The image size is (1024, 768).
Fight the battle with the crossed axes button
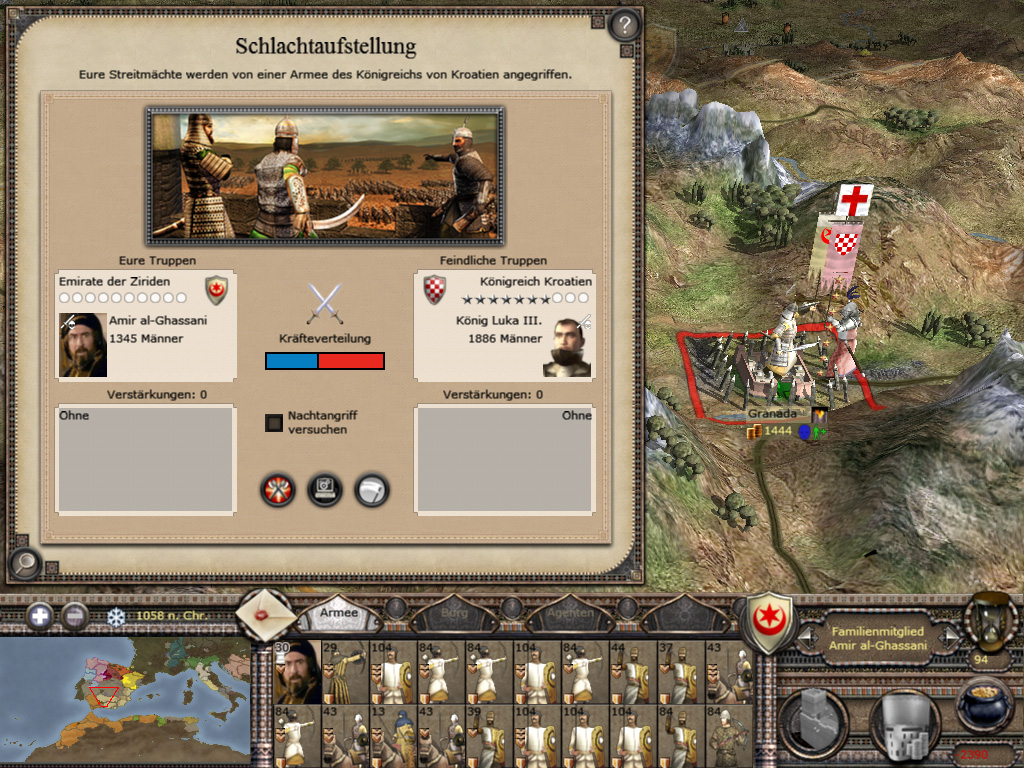click(x=278, y=490)
